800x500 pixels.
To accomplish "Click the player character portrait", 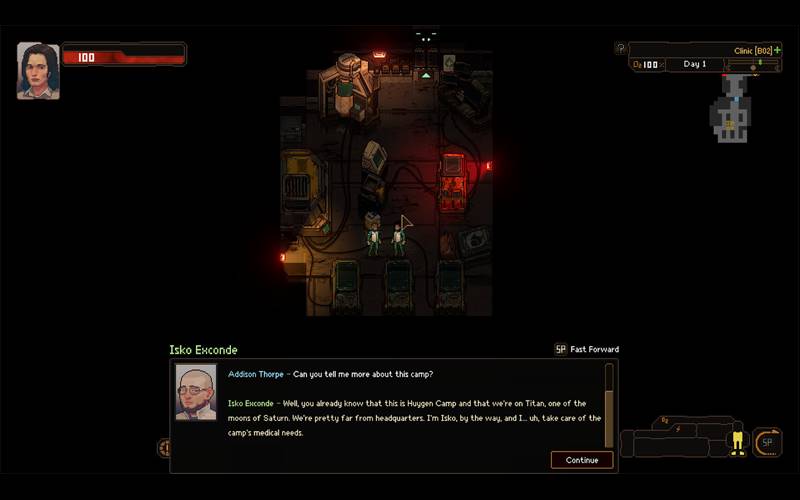I will tap(38, 70).
